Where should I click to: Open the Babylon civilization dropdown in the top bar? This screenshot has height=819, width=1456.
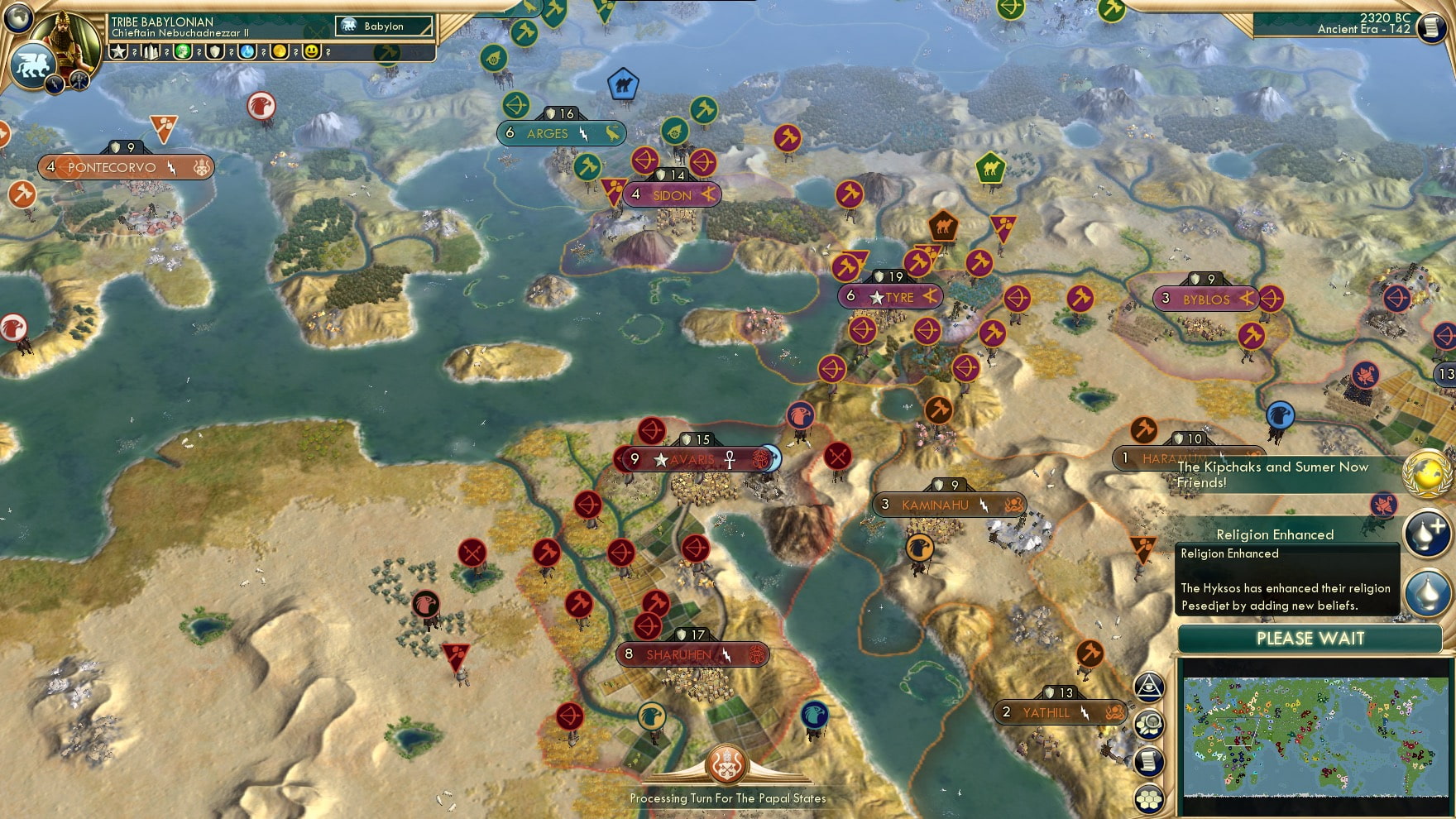click(383, 26)
